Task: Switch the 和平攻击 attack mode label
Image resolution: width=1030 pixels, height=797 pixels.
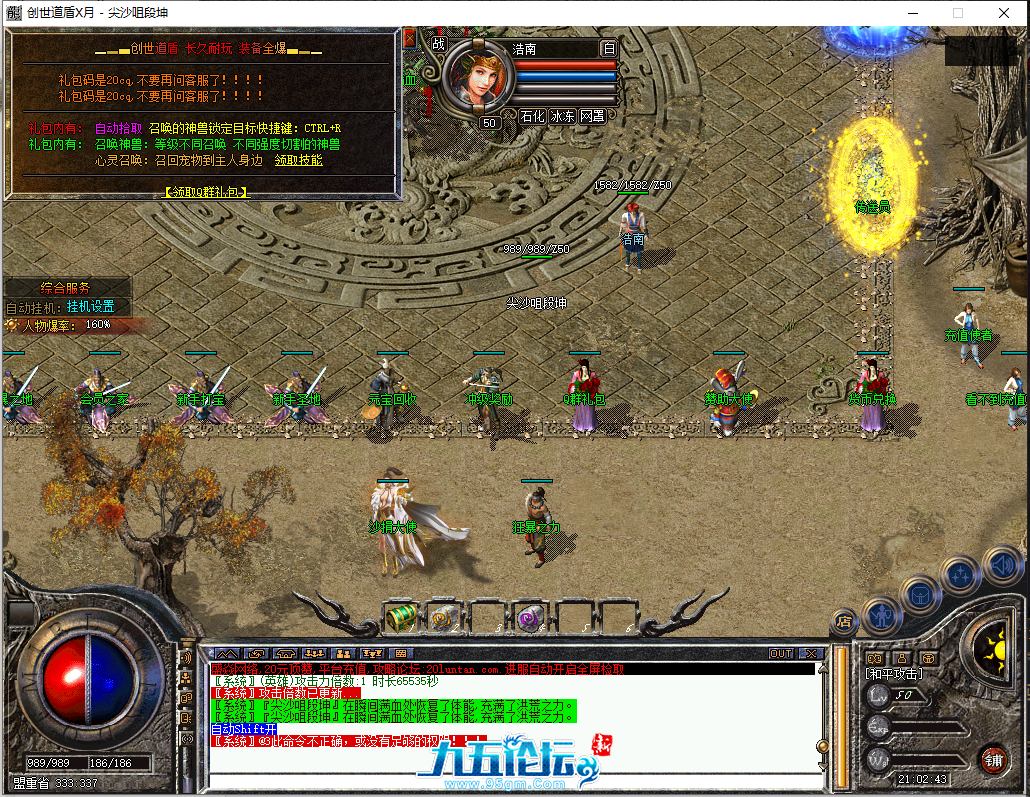Action: (x=893, y=673)
